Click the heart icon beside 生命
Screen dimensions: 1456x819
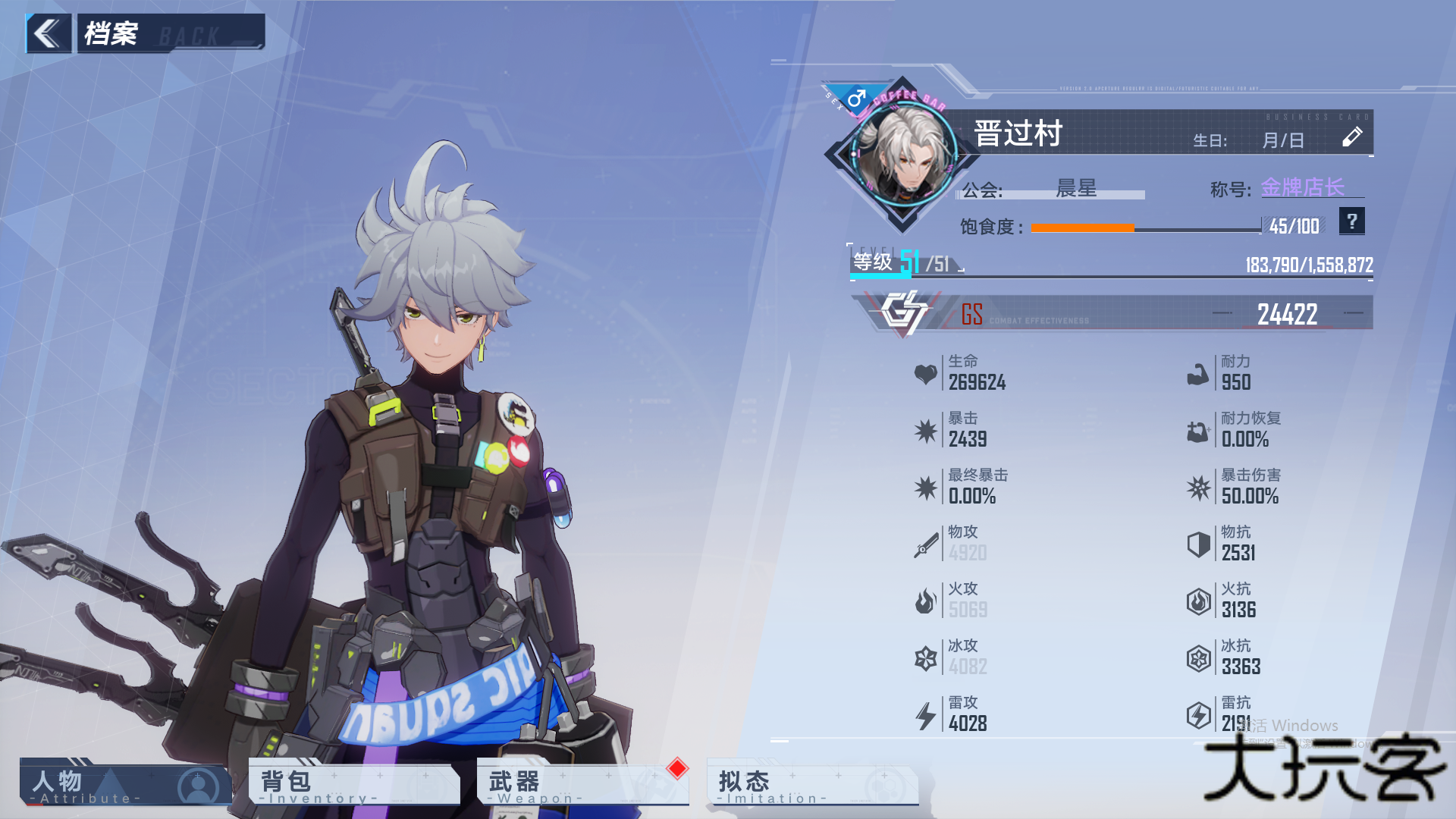[x=925, y=374]
